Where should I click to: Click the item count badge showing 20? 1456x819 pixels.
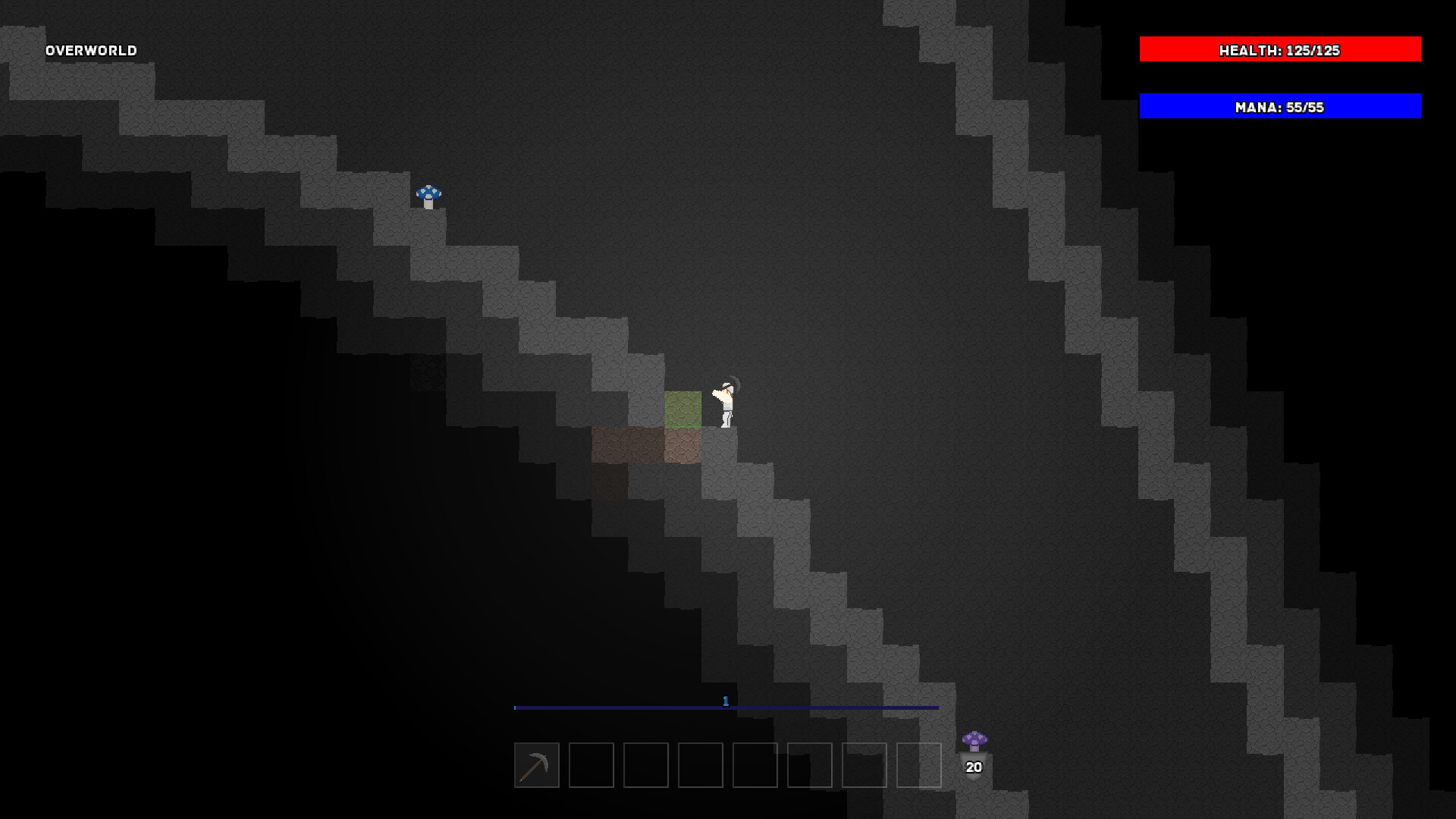pos(973,766)
